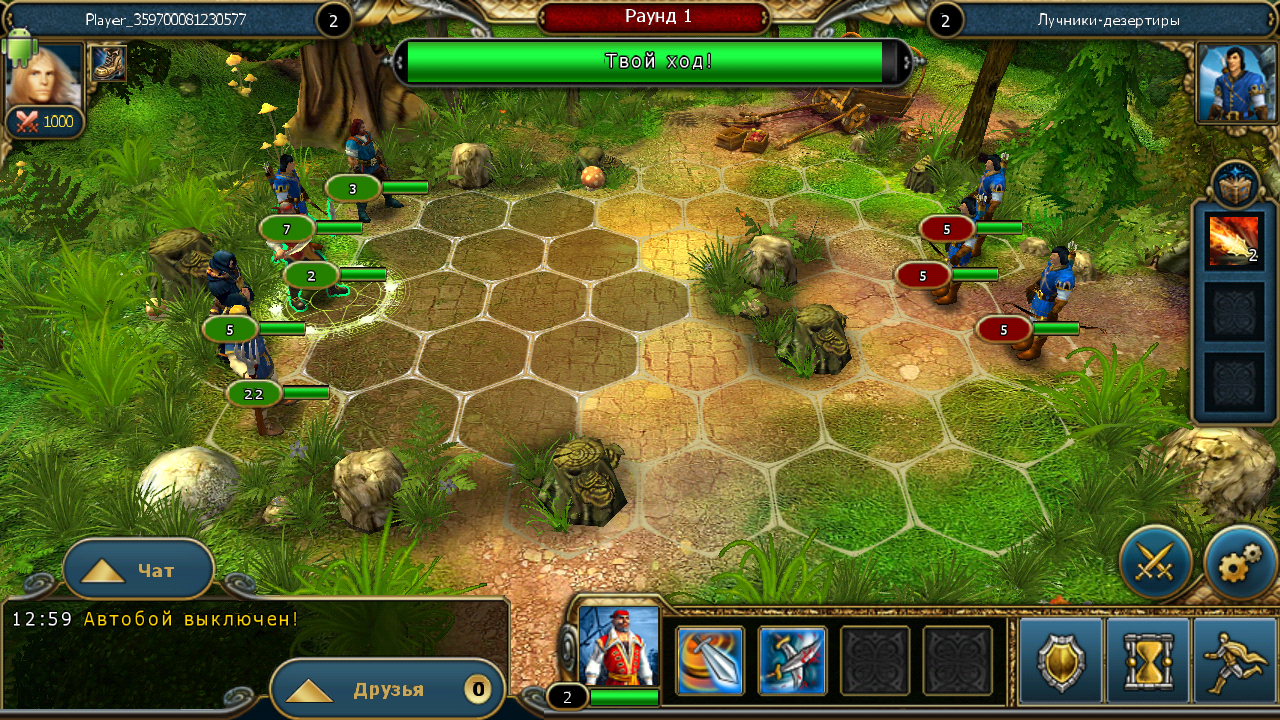Select the hourglass wait action
This screenshot has height=720, width=1280.
1147,661
